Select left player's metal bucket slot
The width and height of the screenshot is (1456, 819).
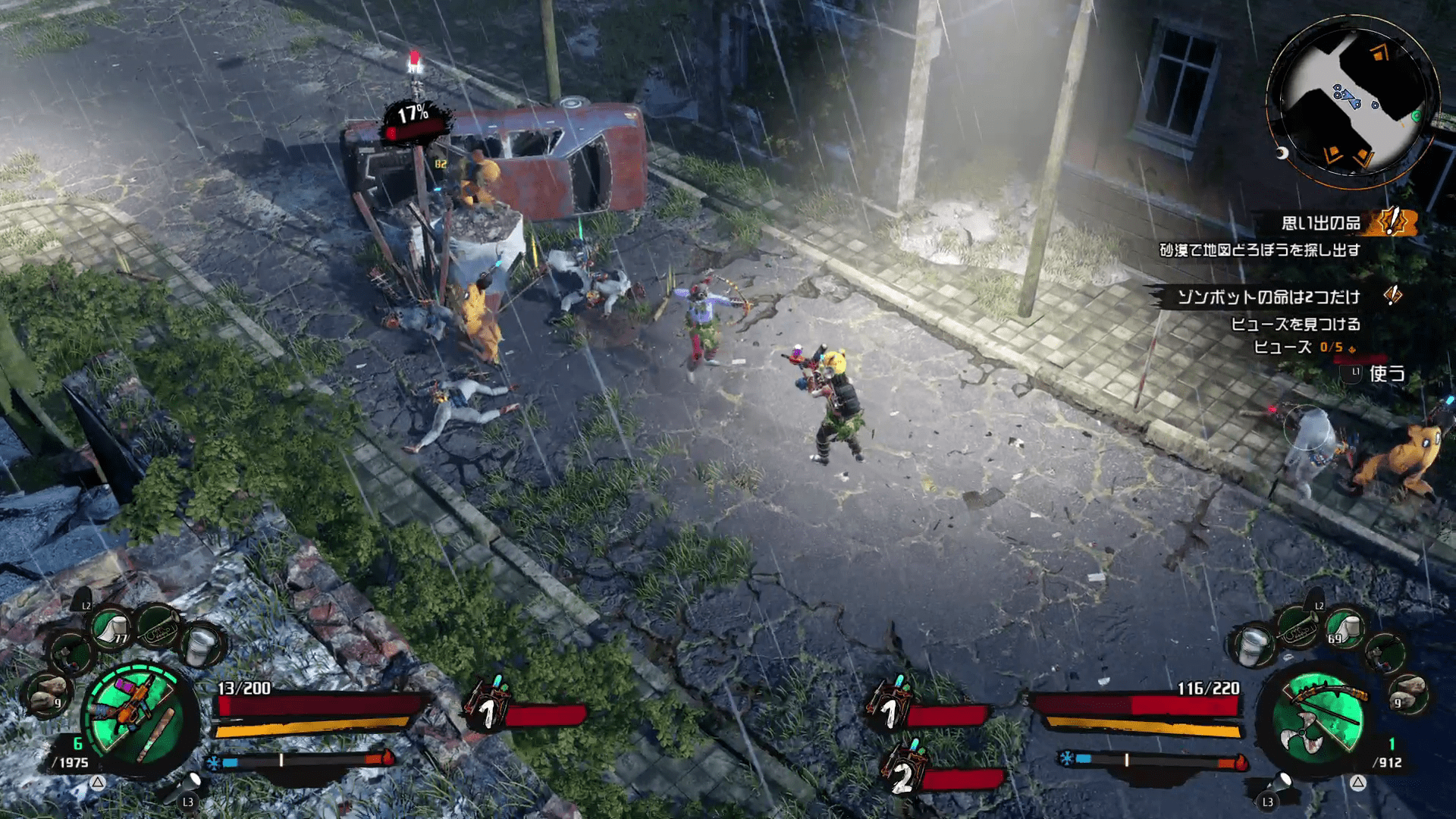tap(200, 646)
